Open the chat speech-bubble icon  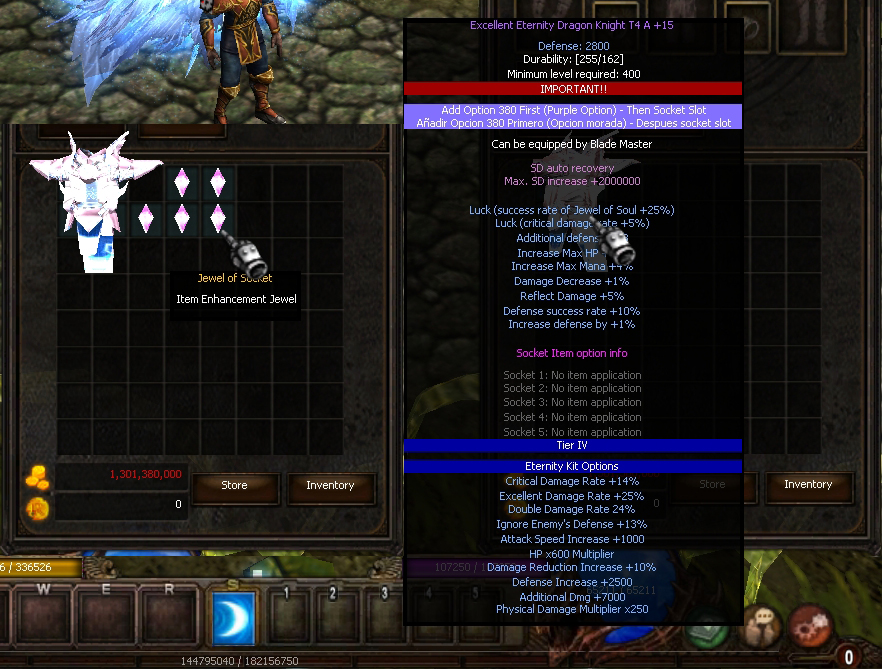[762, 626]
